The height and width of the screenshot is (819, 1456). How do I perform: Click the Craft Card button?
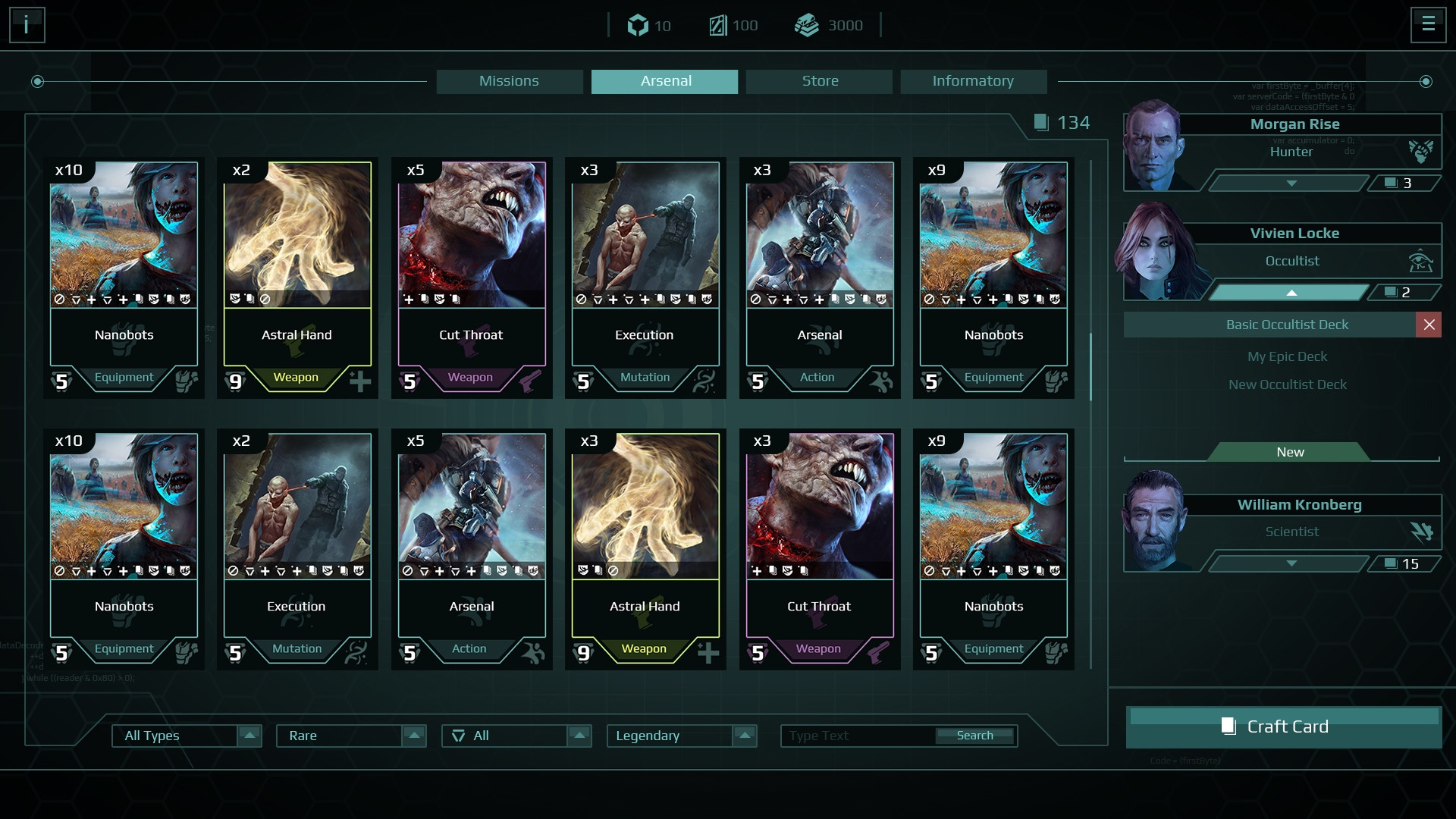pos(1284,726)
